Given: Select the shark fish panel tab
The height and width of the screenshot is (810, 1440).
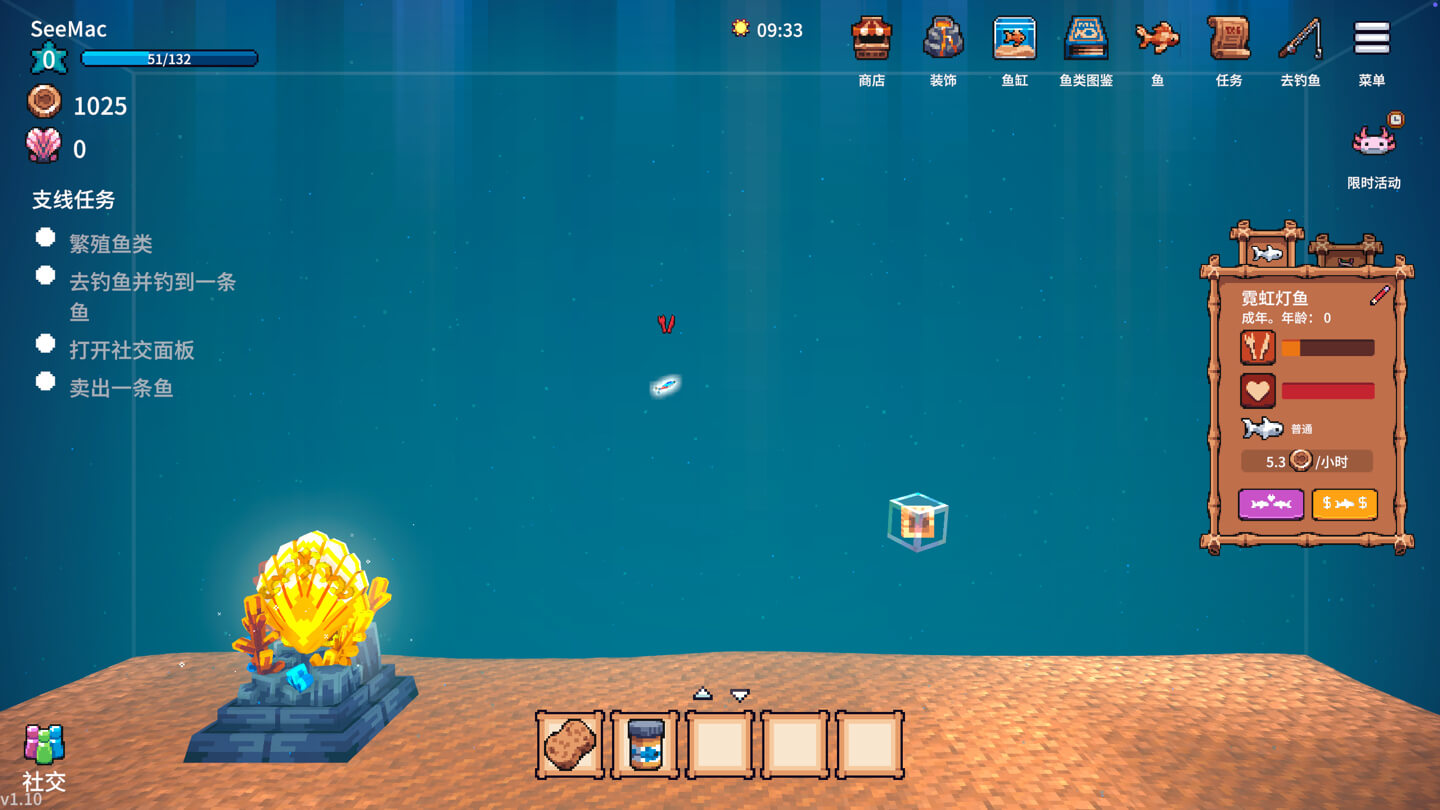Looking at the screenshot, I should click(1267, 251).
